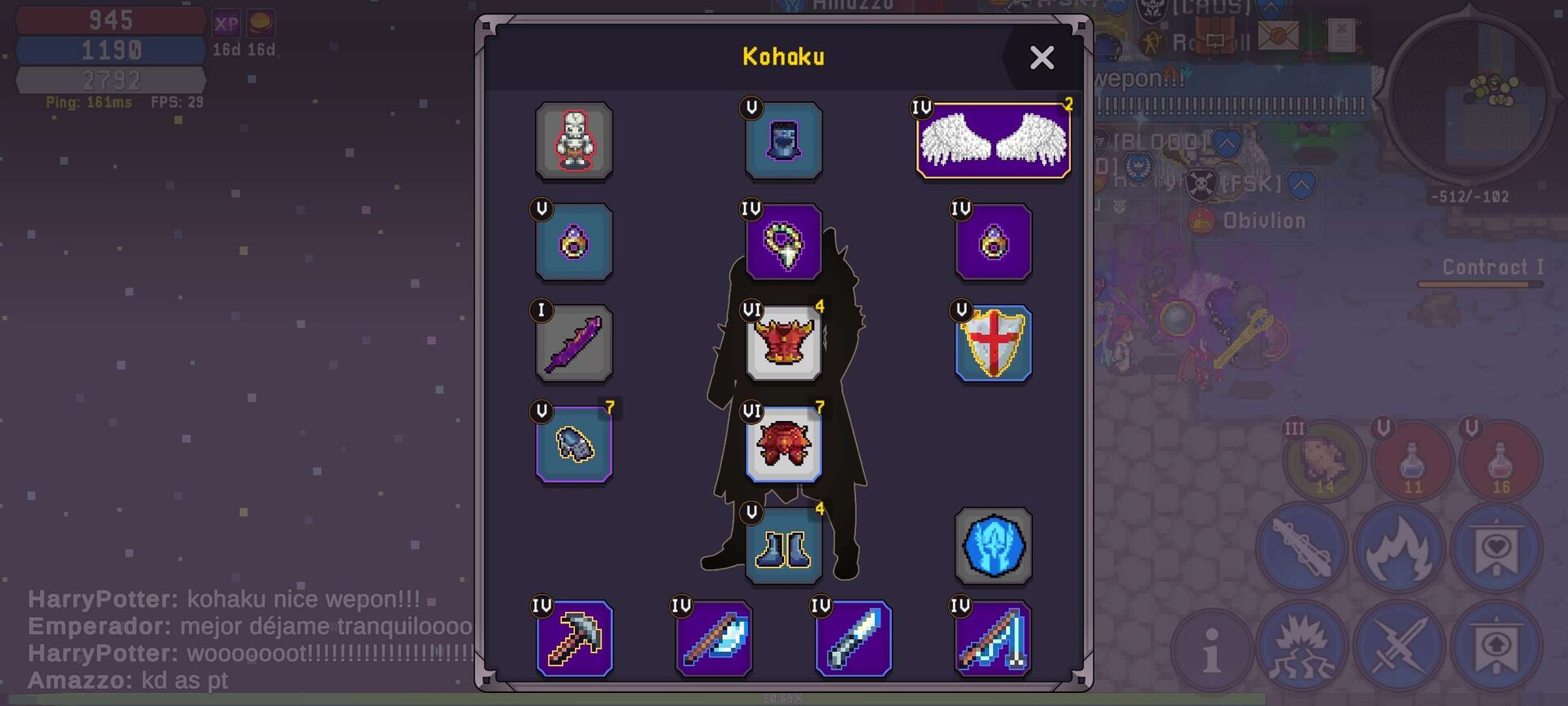Inspect the red horned chest armor
Screen dimensions: 1568x706
783,344
